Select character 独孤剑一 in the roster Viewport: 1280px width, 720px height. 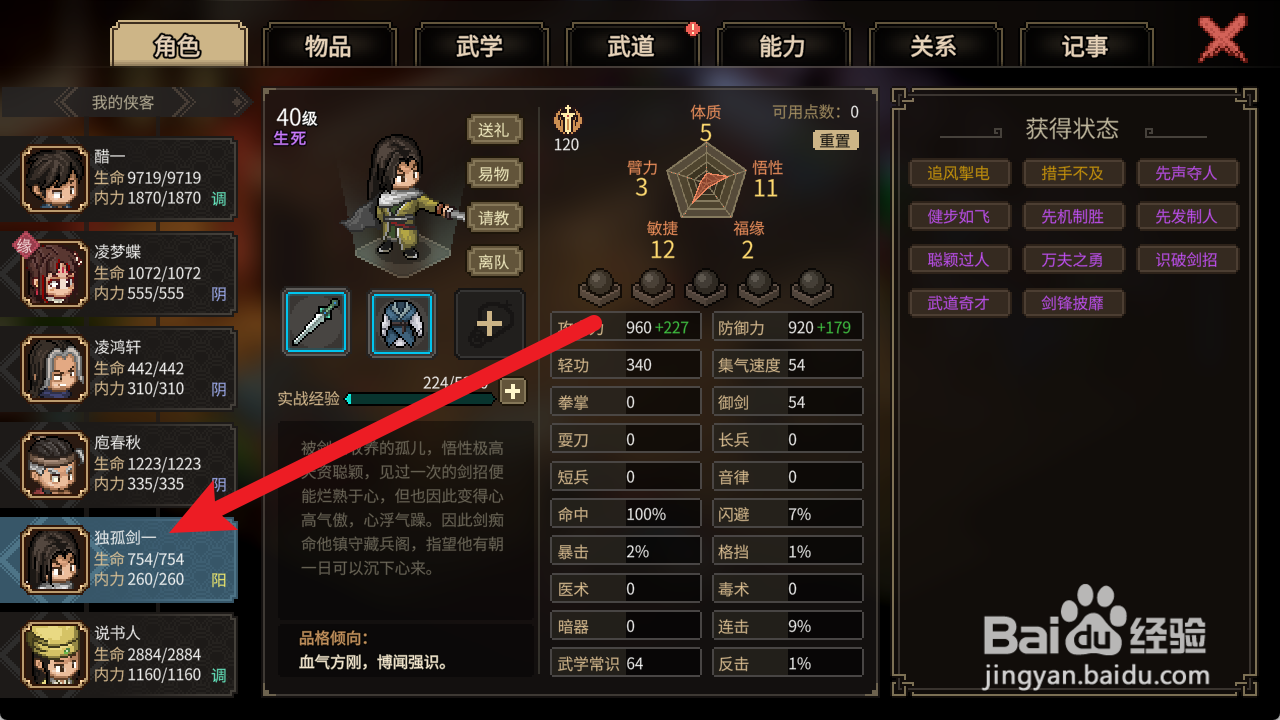[x=120, y=559]
